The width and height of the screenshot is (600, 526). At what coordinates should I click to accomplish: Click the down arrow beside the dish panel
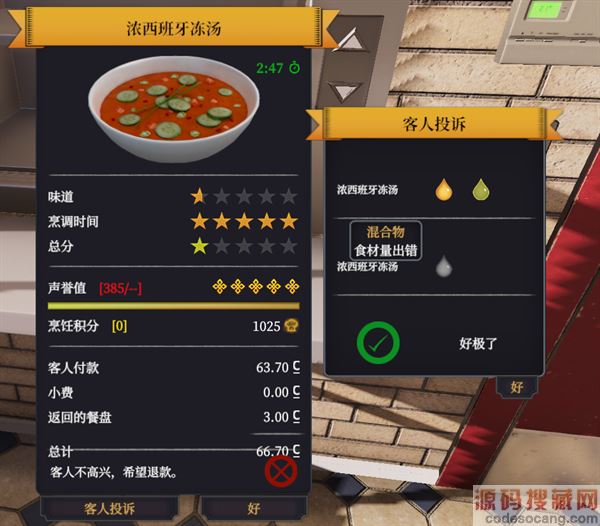point(345,89)
